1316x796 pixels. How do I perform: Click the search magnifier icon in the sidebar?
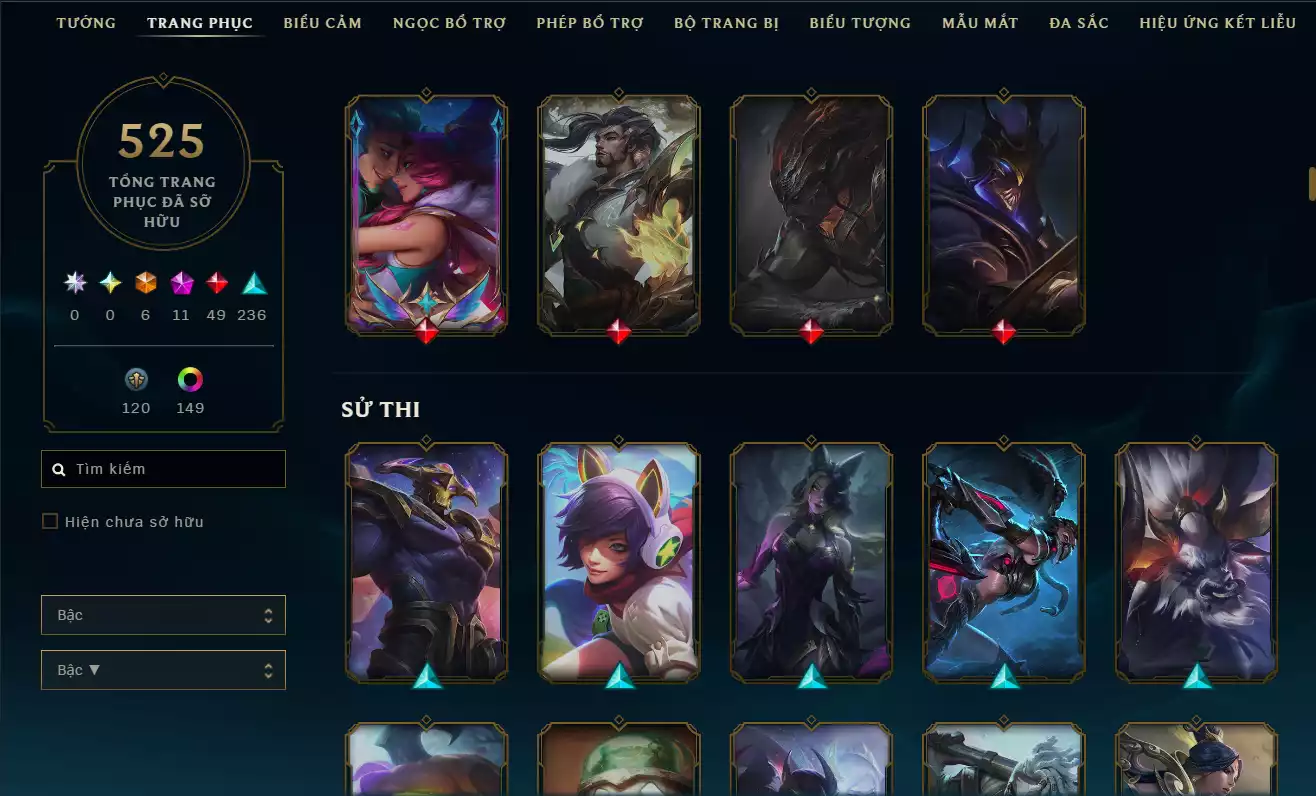pyautogui.click(x=57, y=468)
